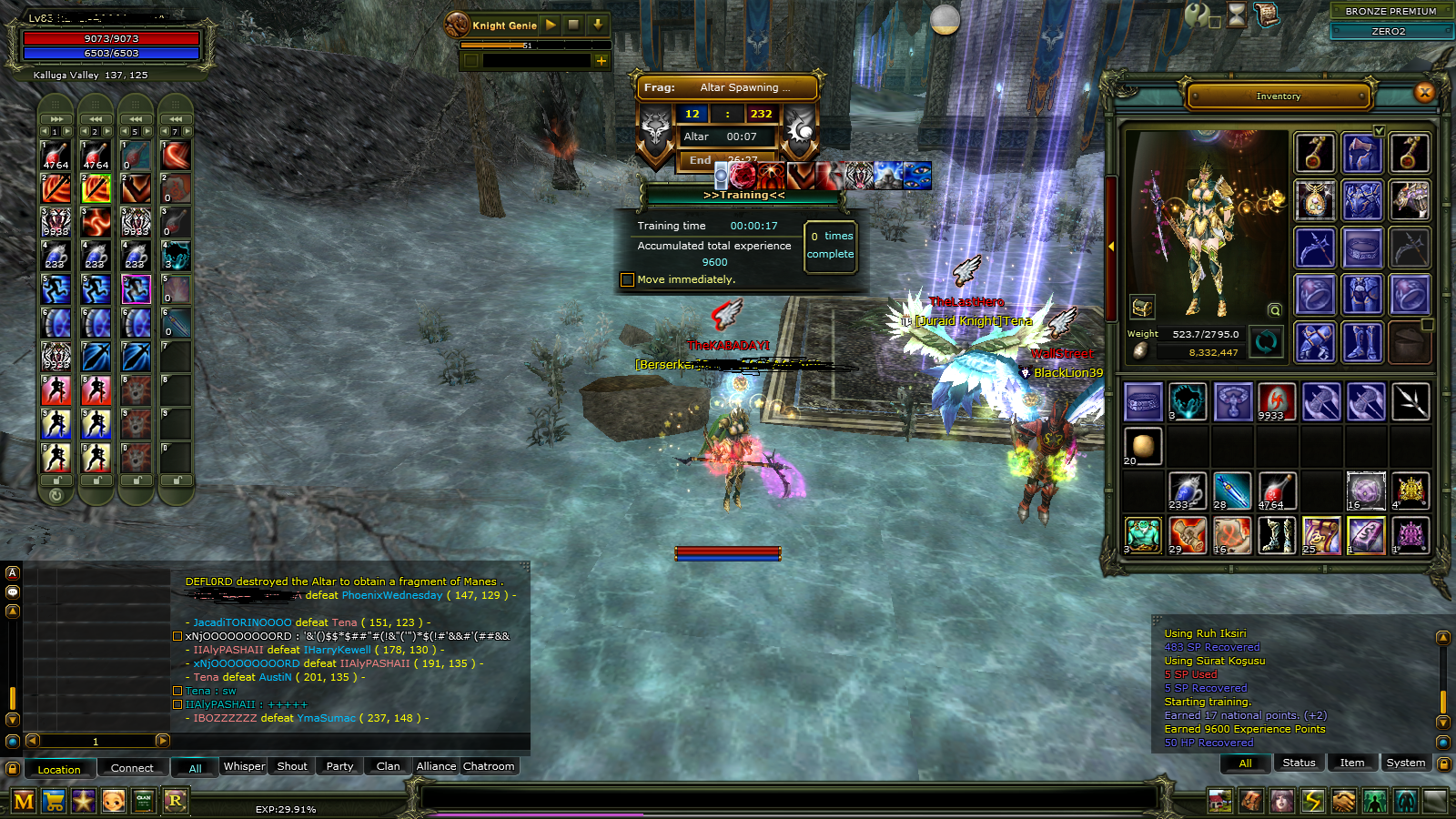Image resolution: width=1456 pixels, height=819 pixels.
Task: Select the Party chat tab
Action: pos(339,766)
